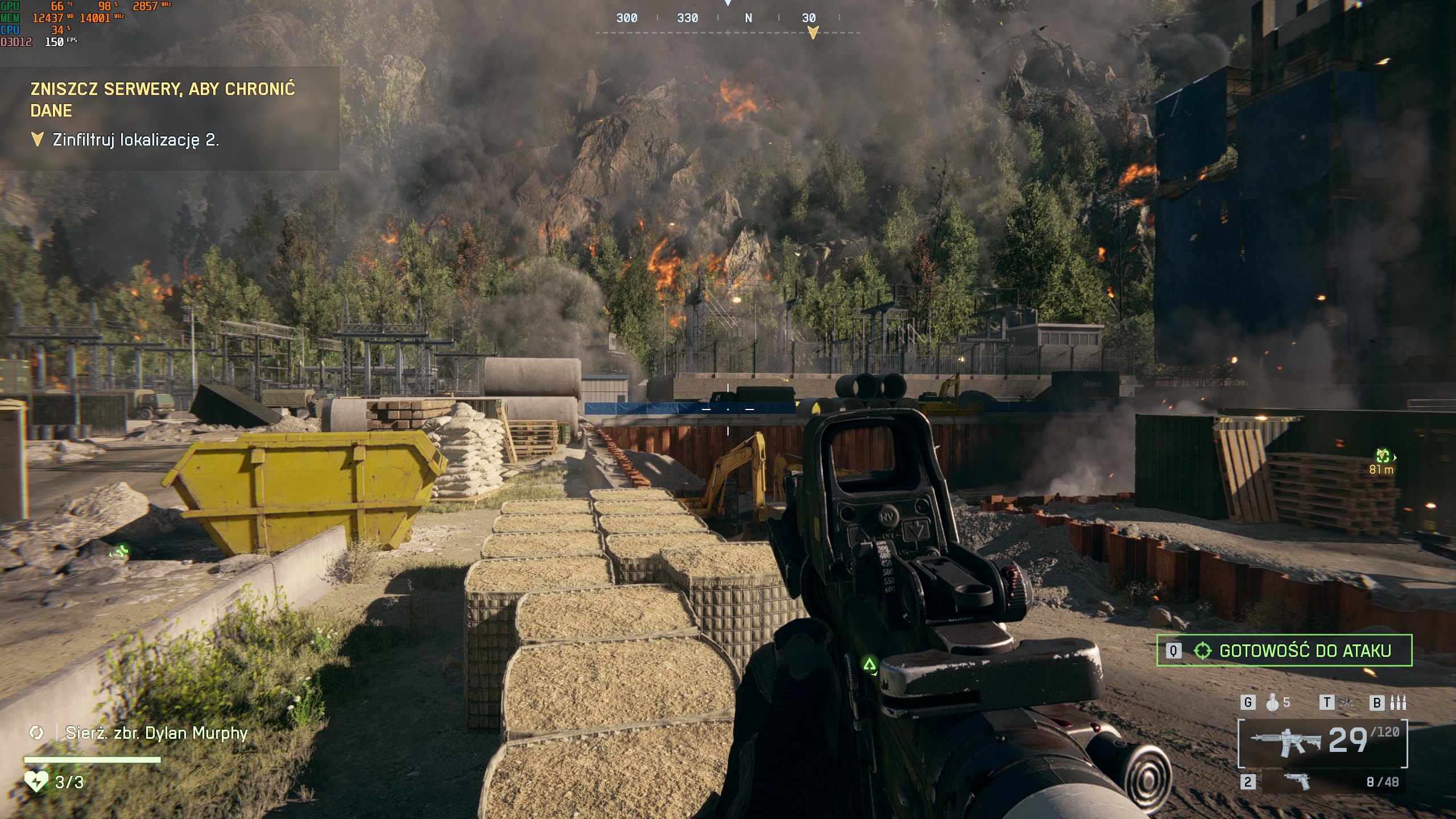Viewport: 1456px width, 819px height.
Task: Choose the primary assault rifle slot
Action: click(1322, 742)
